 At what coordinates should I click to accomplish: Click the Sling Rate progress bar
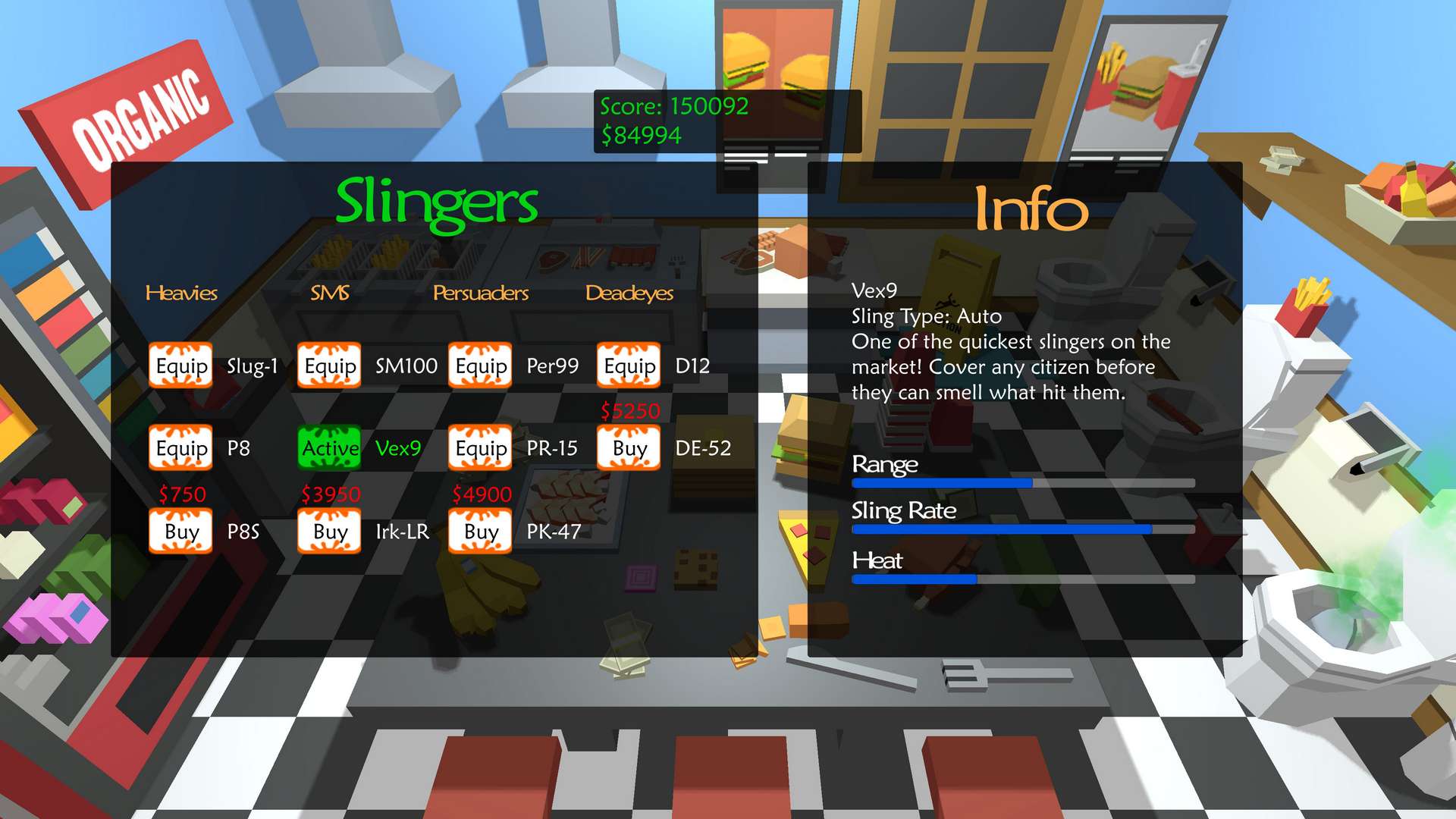(1021, 529)
